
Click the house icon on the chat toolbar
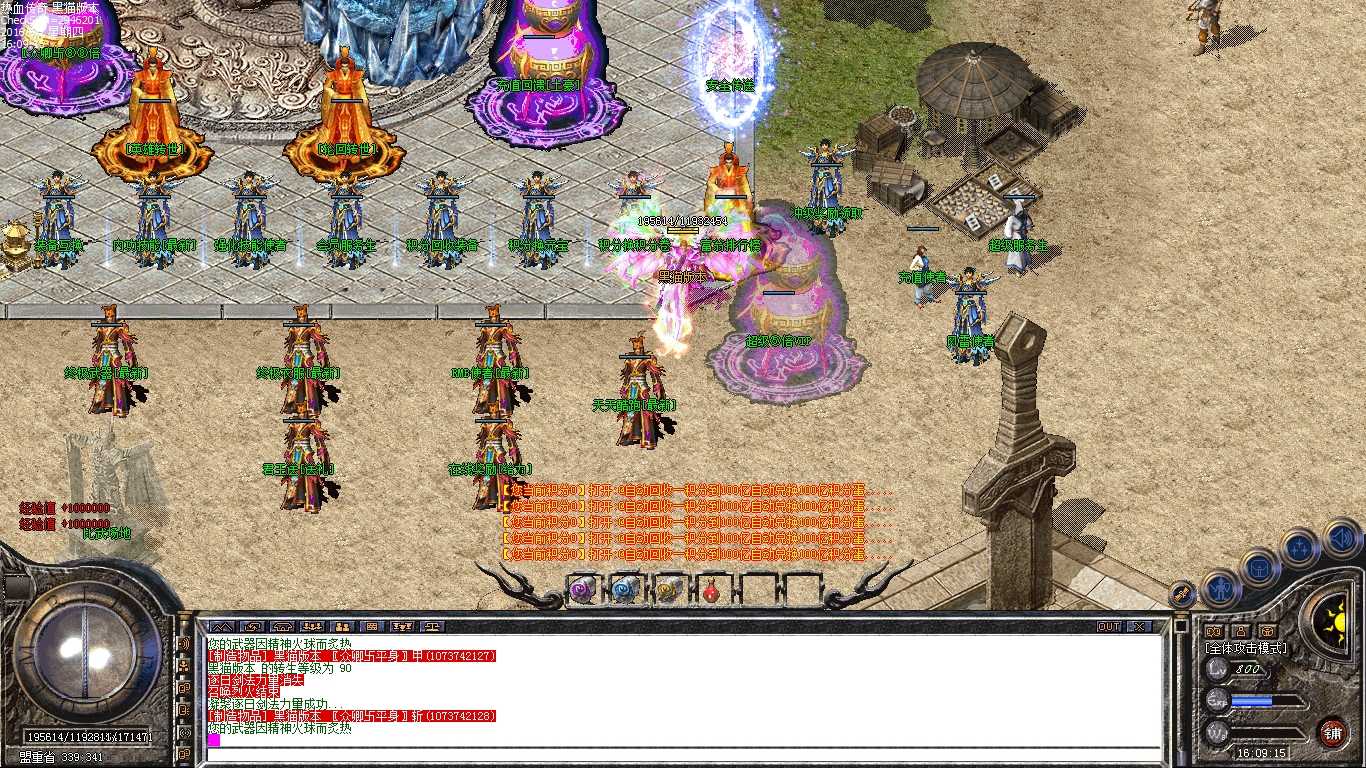coord(282,627)
